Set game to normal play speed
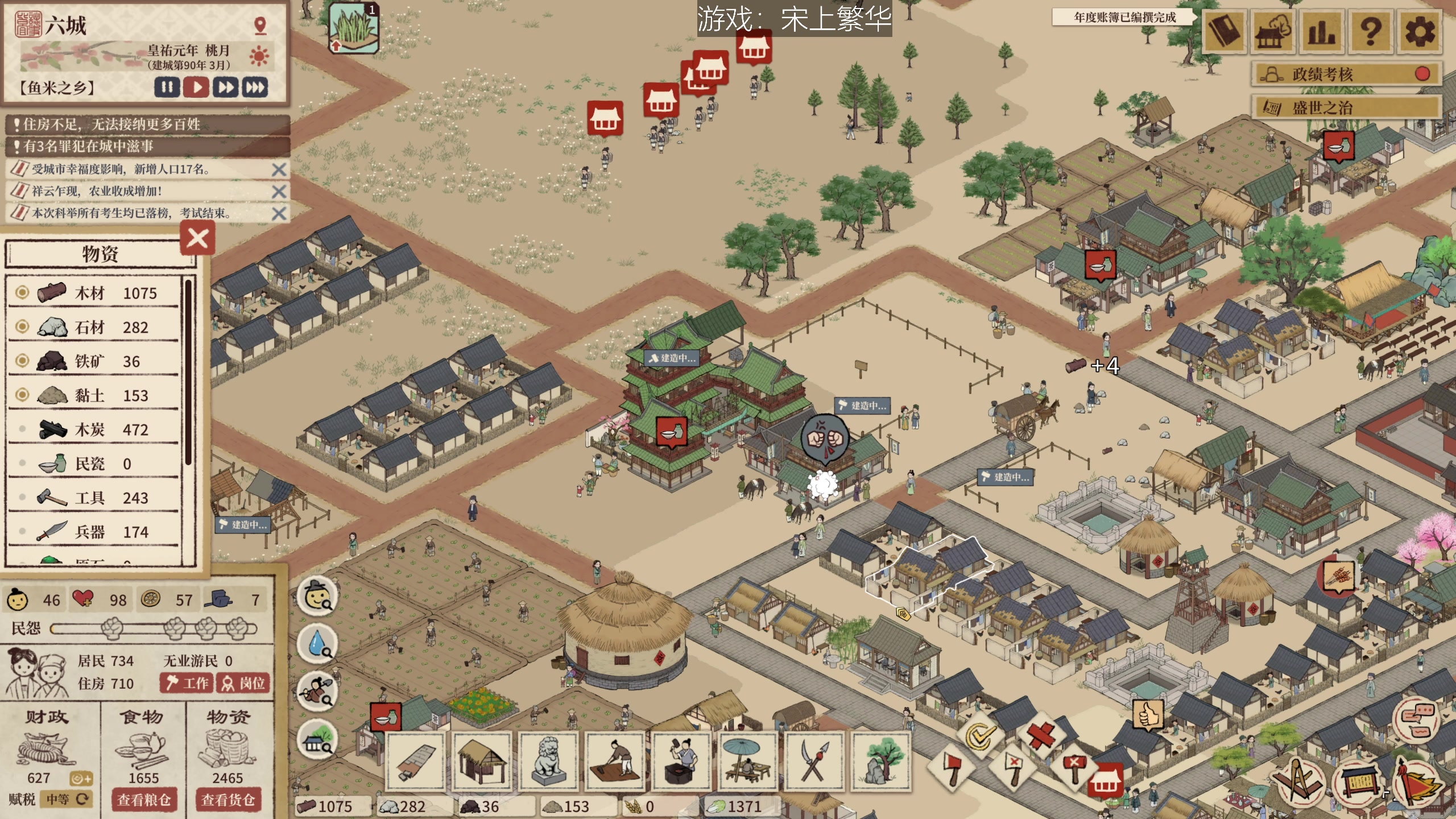Screen dimensions: 1456x819 [196, 87]
